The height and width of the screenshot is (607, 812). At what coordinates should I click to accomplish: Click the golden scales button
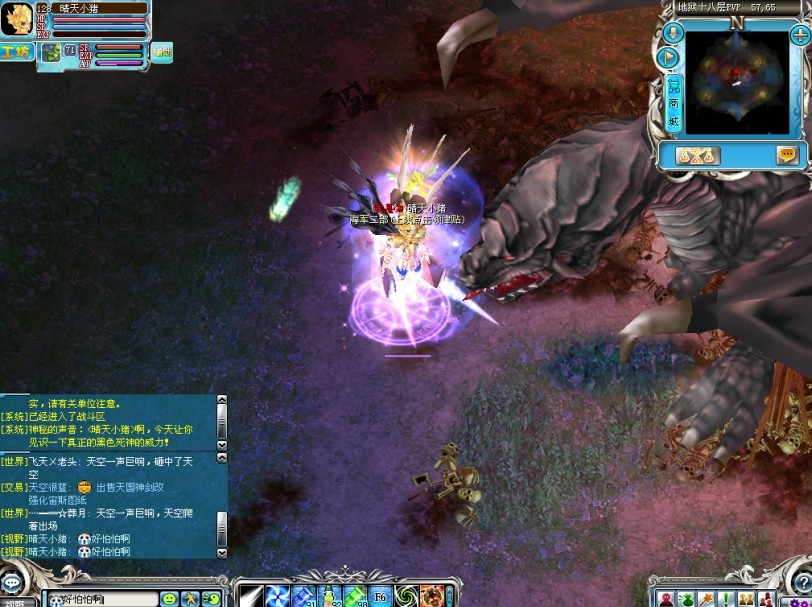click(x=697, y=155)
